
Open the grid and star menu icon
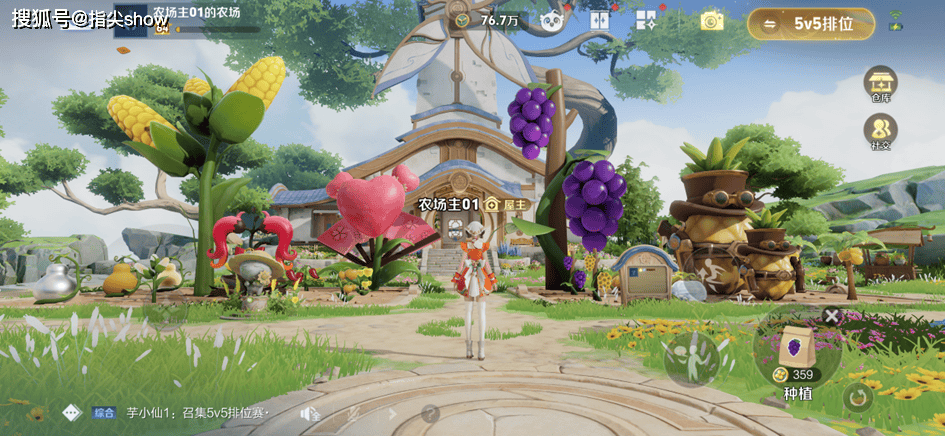646,20
